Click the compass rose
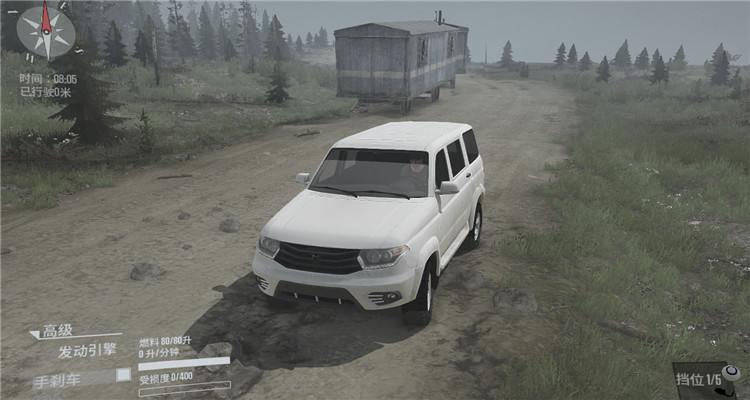Image resolution: width=750 pixels, height=400 pixels. tap(46, 31)
